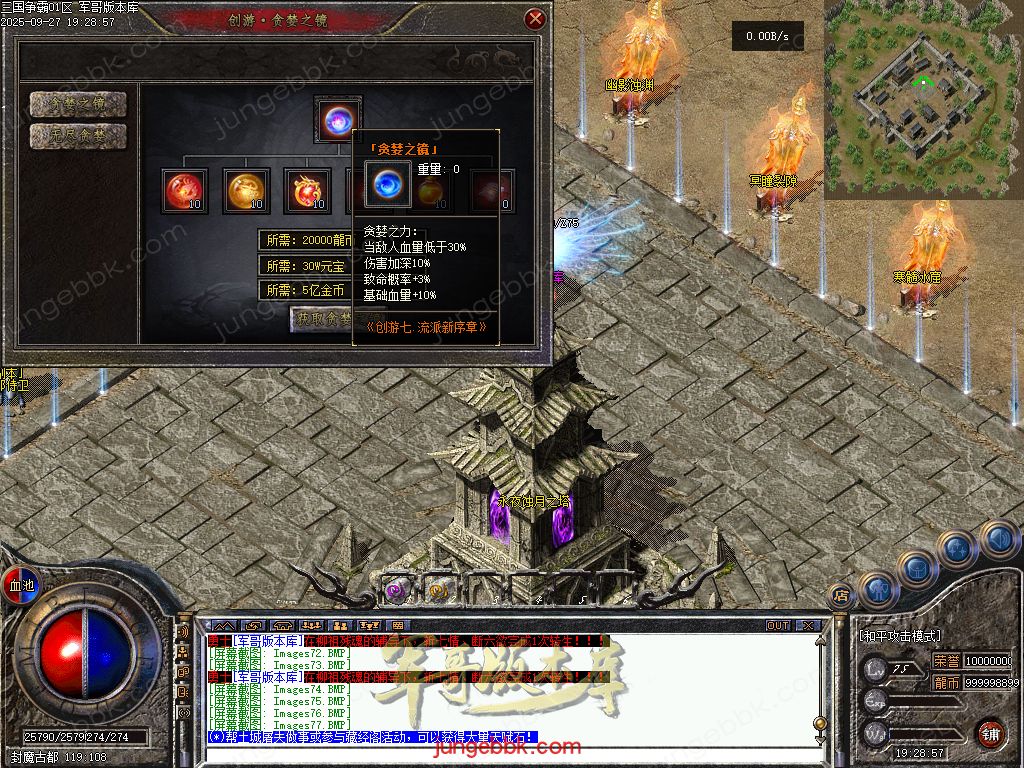Open the 店 shop icon

click(841, 595)
